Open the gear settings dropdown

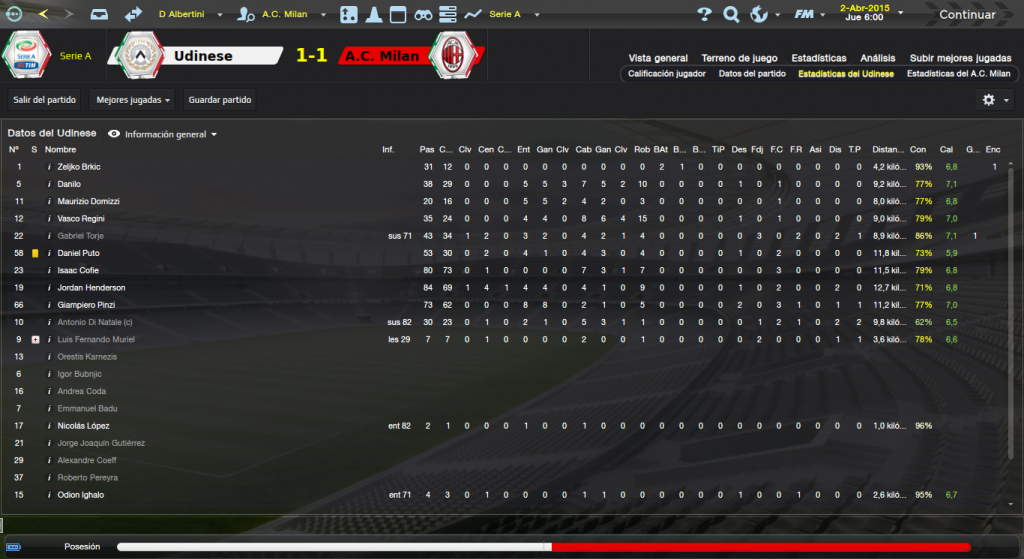(x=994, y=100)
